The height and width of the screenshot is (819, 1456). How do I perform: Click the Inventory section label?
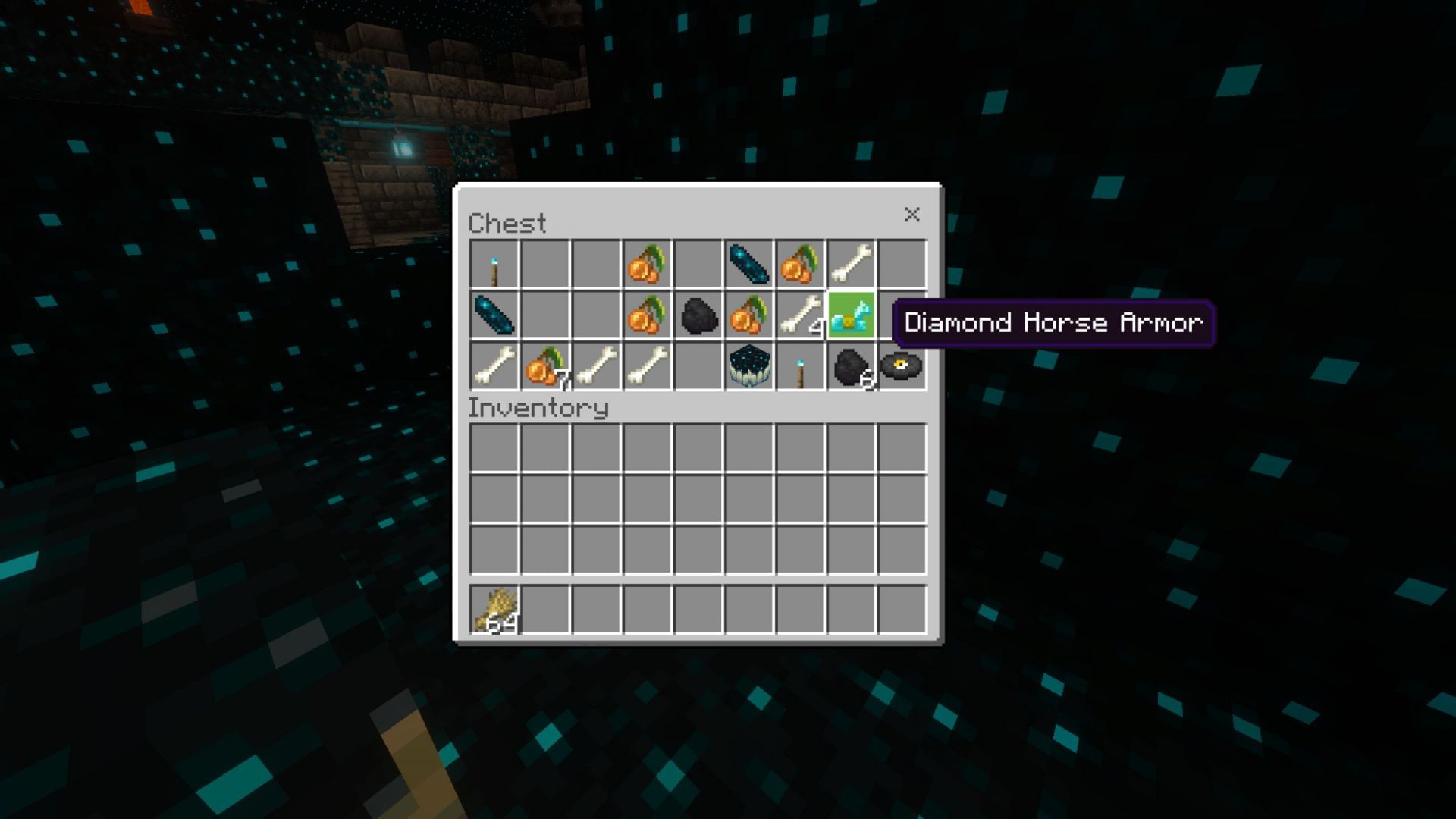538,408
